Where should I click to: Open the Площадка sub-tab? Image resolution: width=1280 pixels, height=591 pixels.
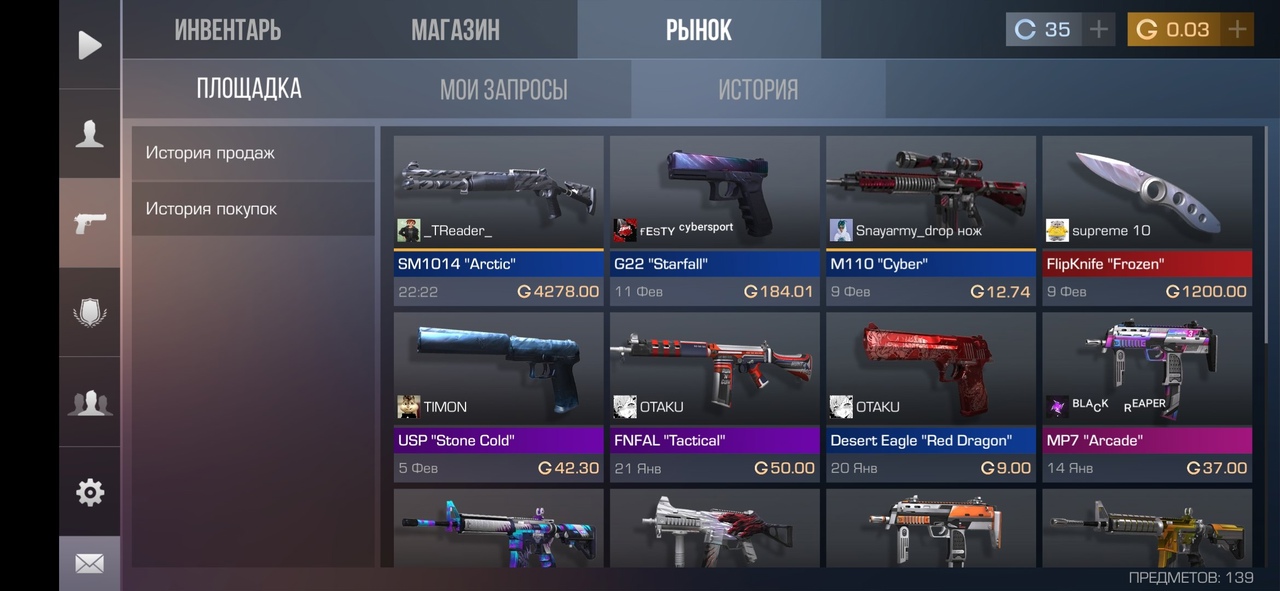point(249,89)
